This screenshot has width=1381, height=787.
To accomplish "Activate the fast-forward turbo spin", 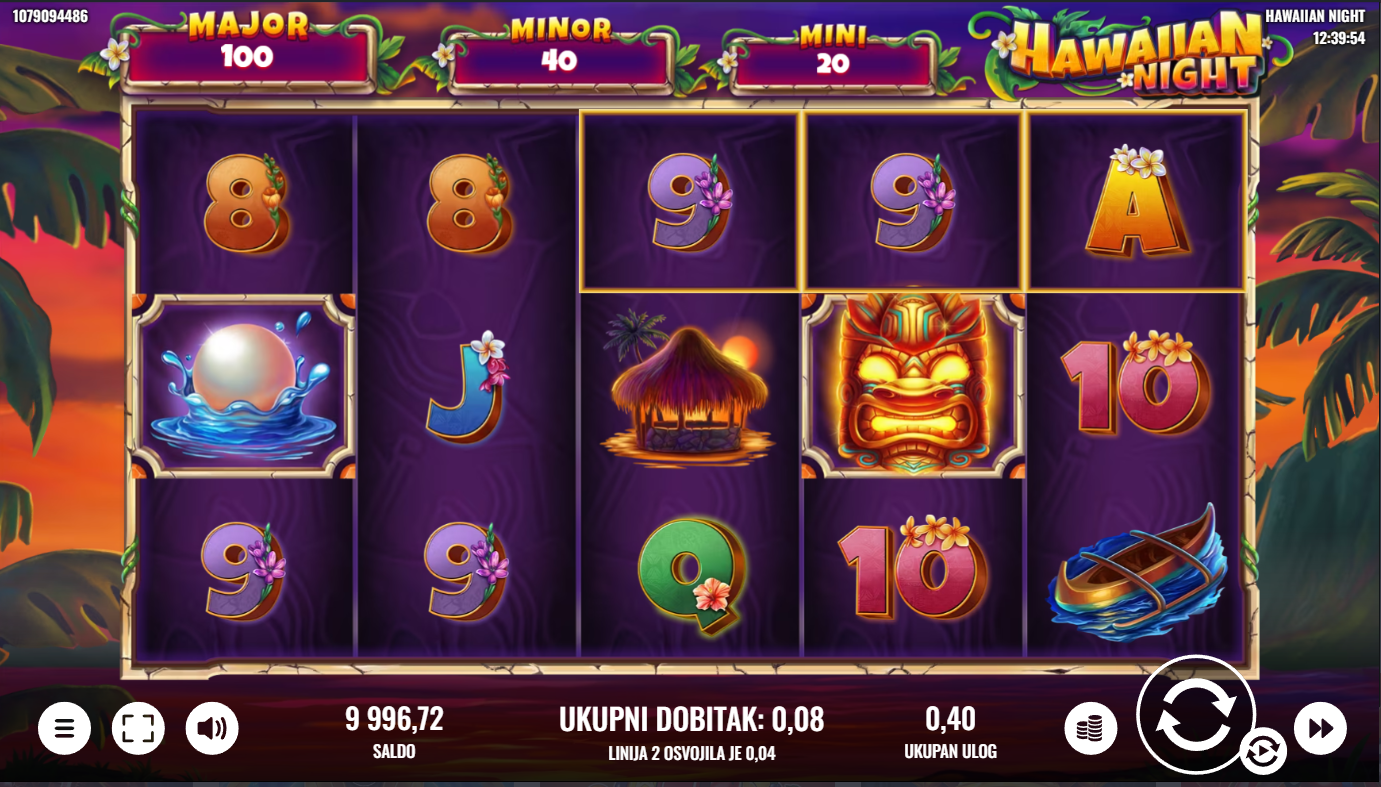I will [1320, 728].
